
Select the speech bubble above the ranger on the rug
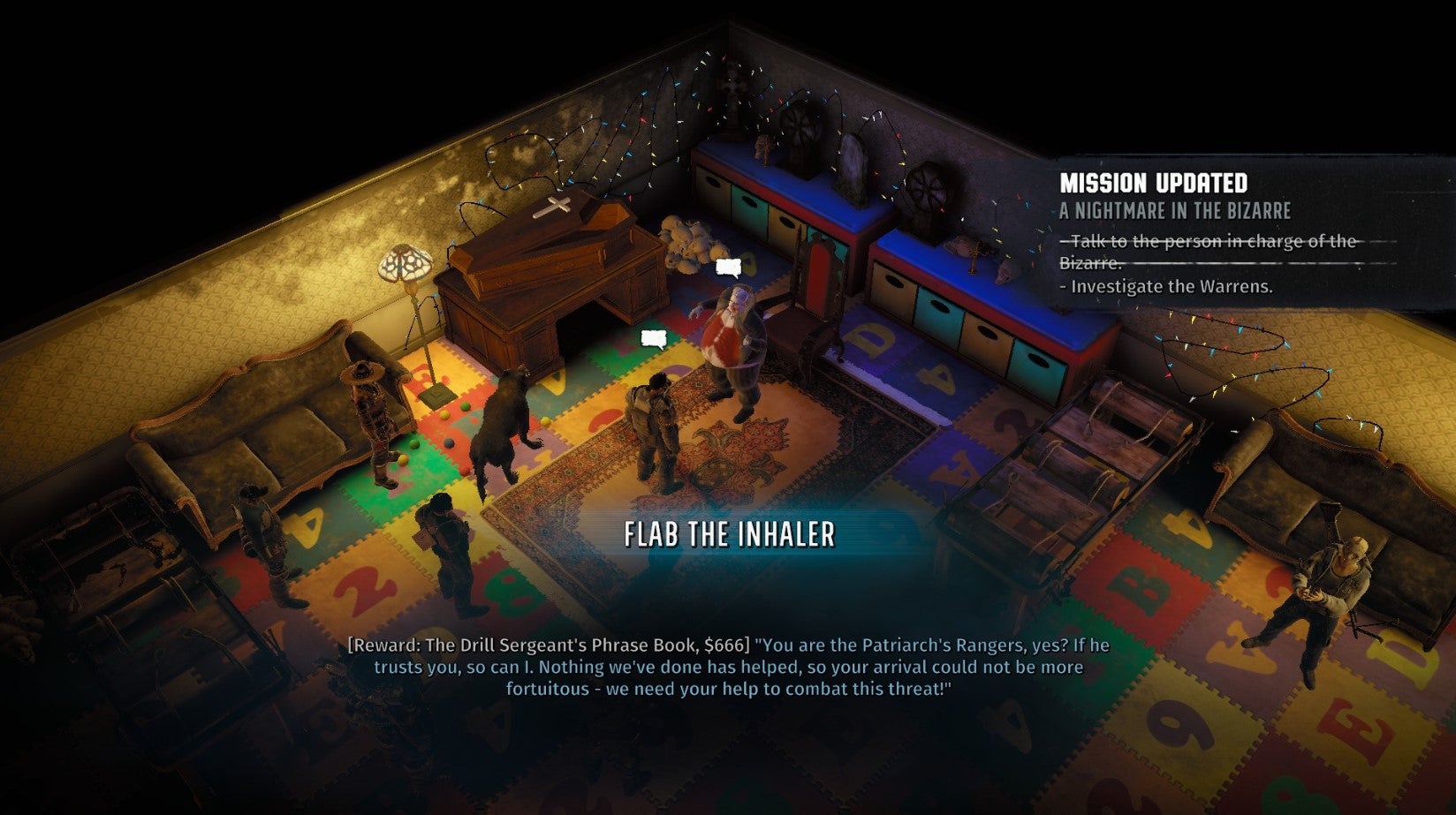pos(652,339)
